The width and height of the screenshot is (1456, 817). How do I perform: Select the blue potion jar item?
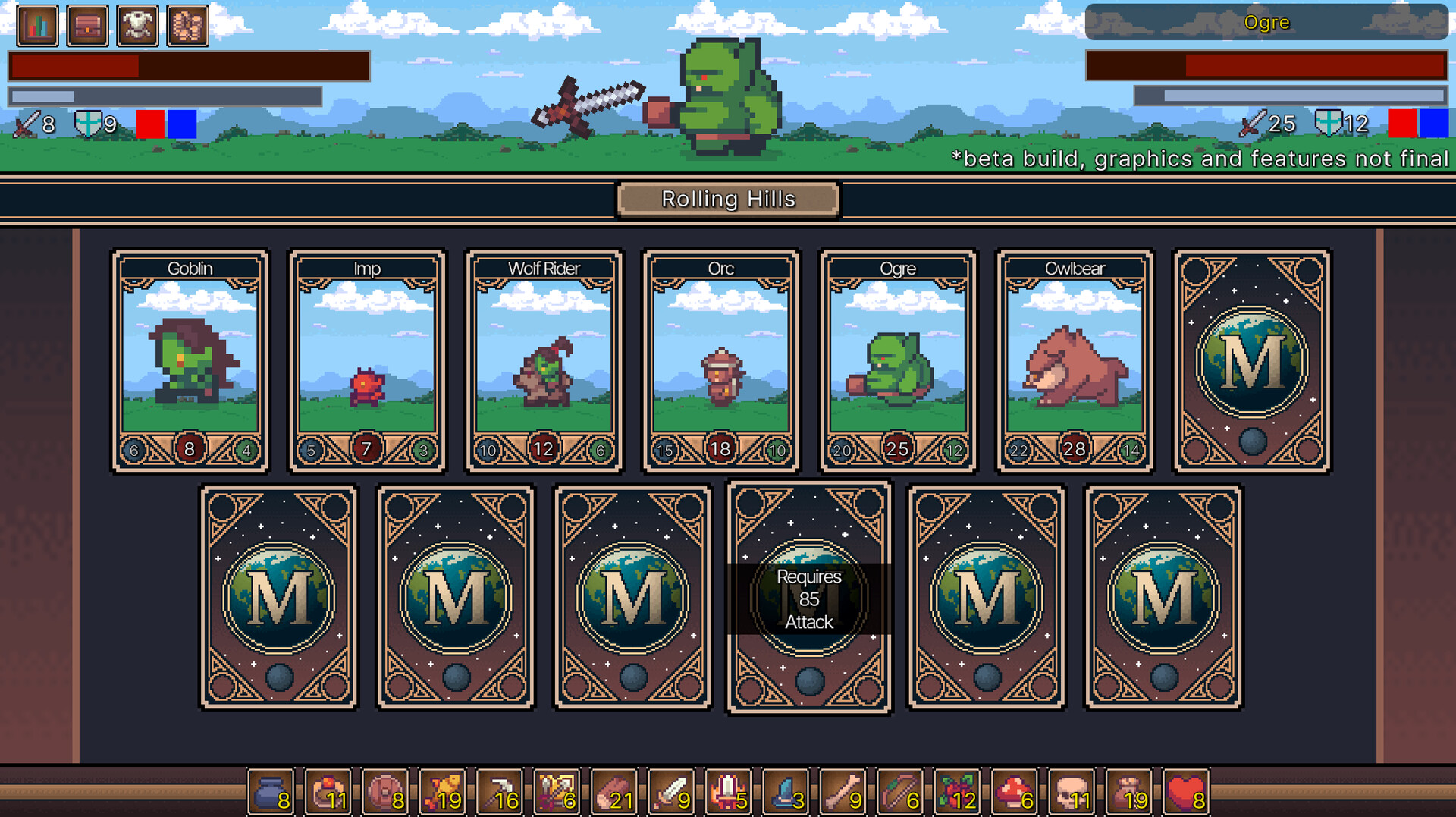[x=271, y=789]
